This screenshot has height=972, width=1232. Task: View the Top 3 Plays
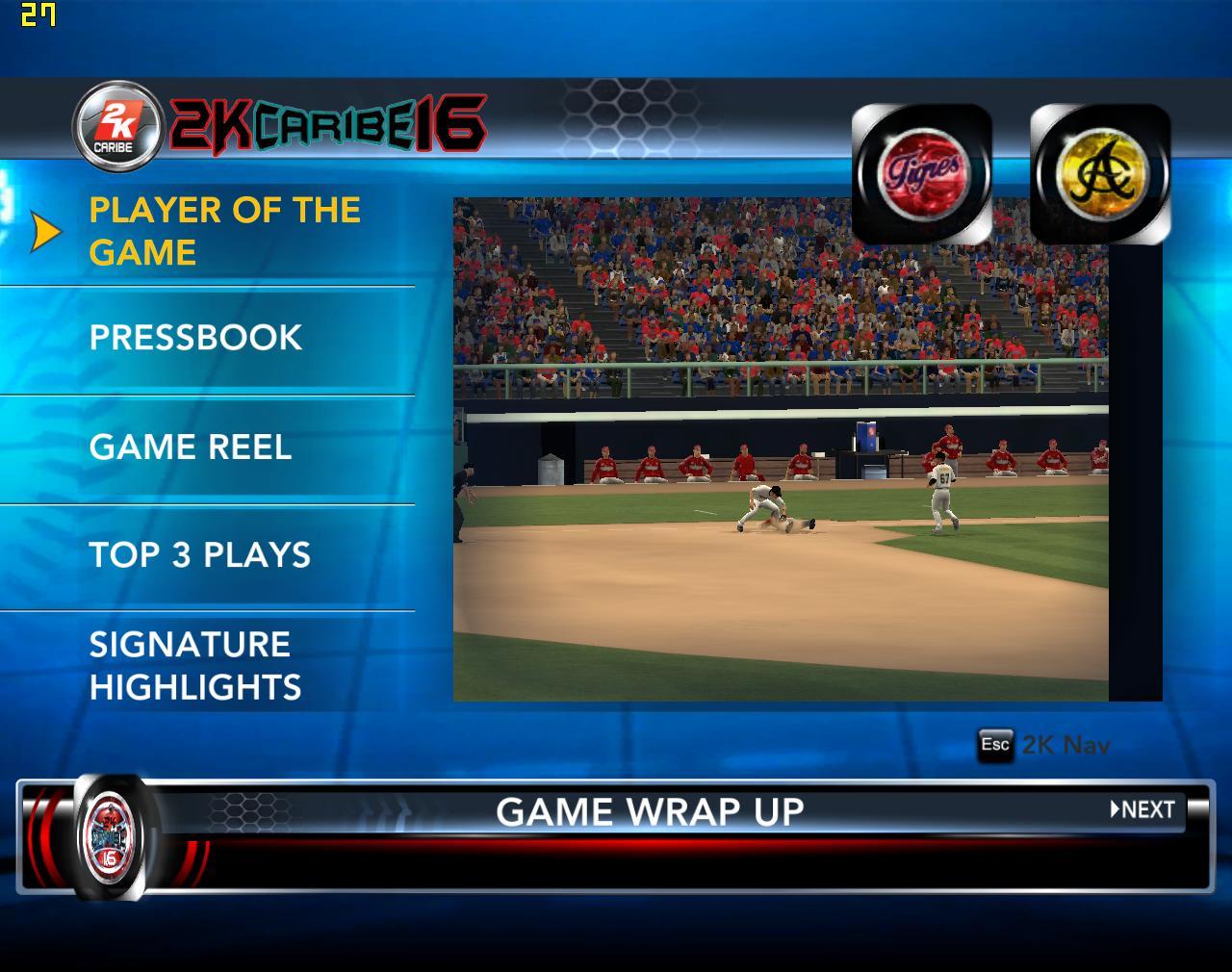tap(200, 555)
